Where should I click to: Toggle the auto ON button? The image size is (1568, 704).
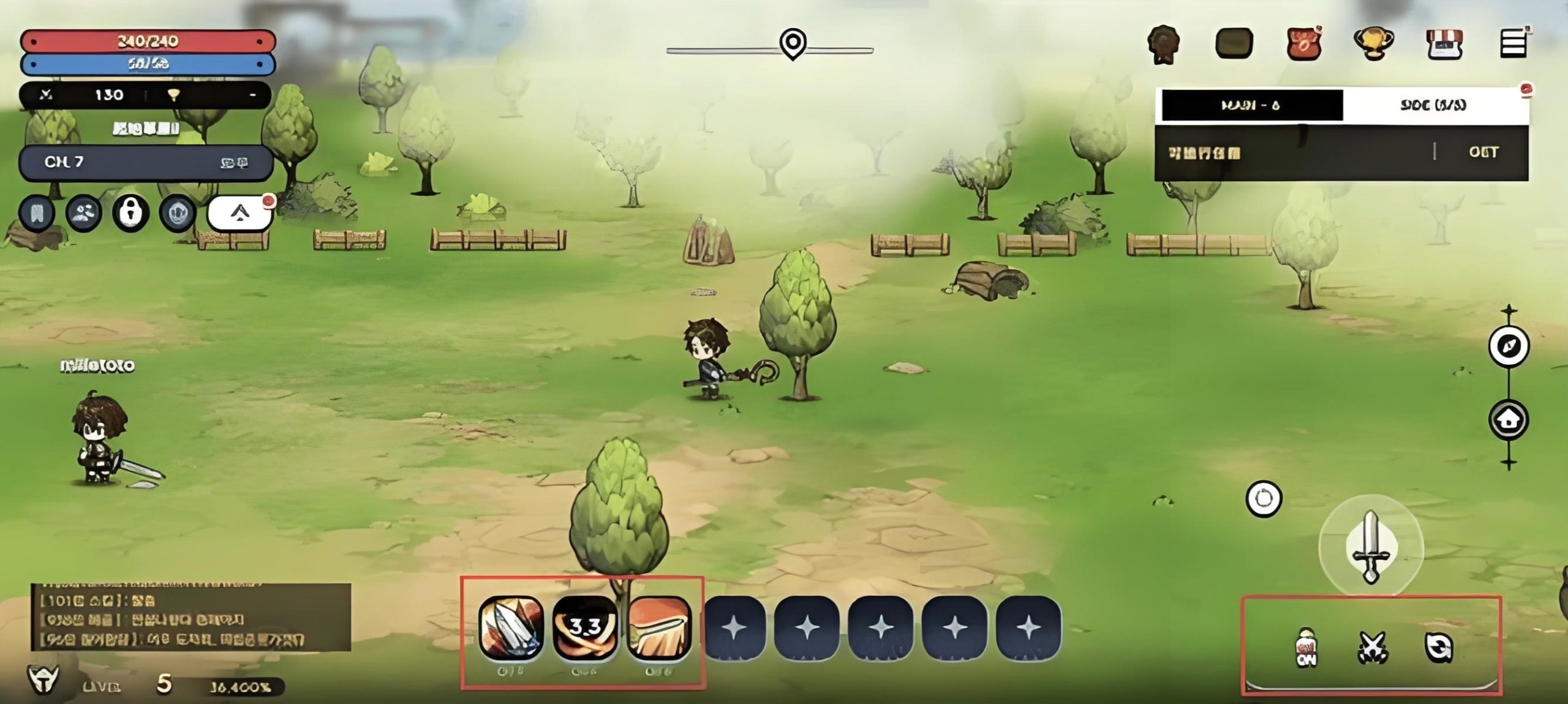click(1306, 648)
